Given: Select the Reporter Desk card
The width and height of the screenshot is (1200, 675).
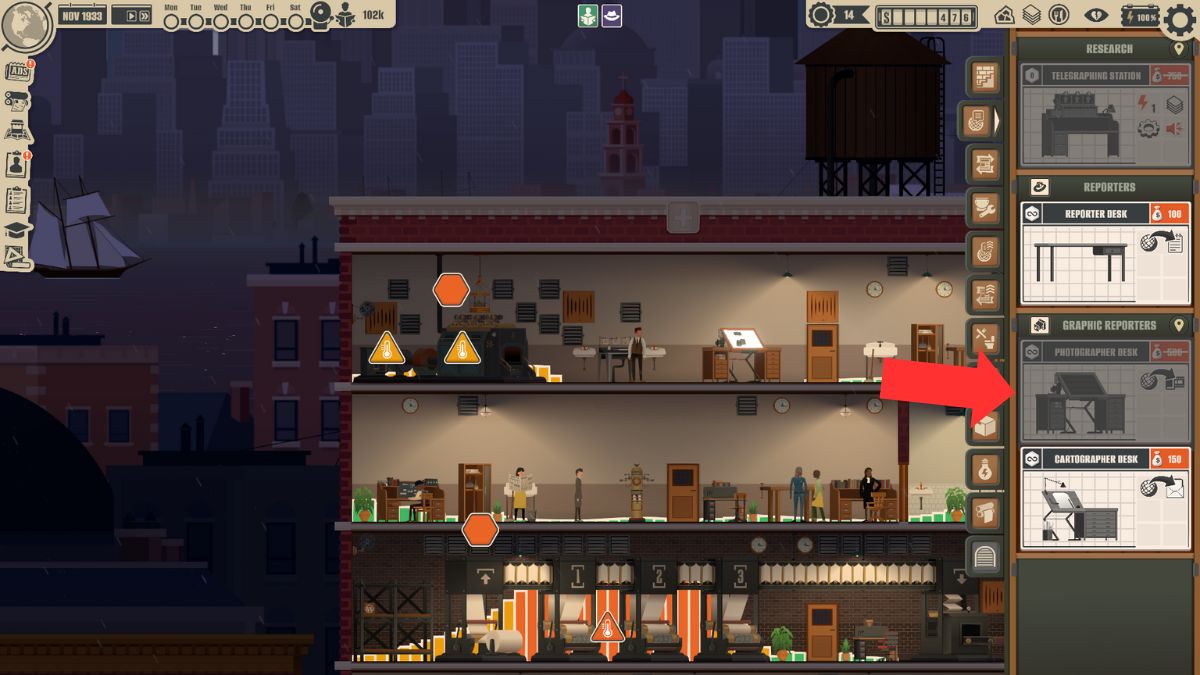Looking at the screenshot, I should coord(1105,253).
